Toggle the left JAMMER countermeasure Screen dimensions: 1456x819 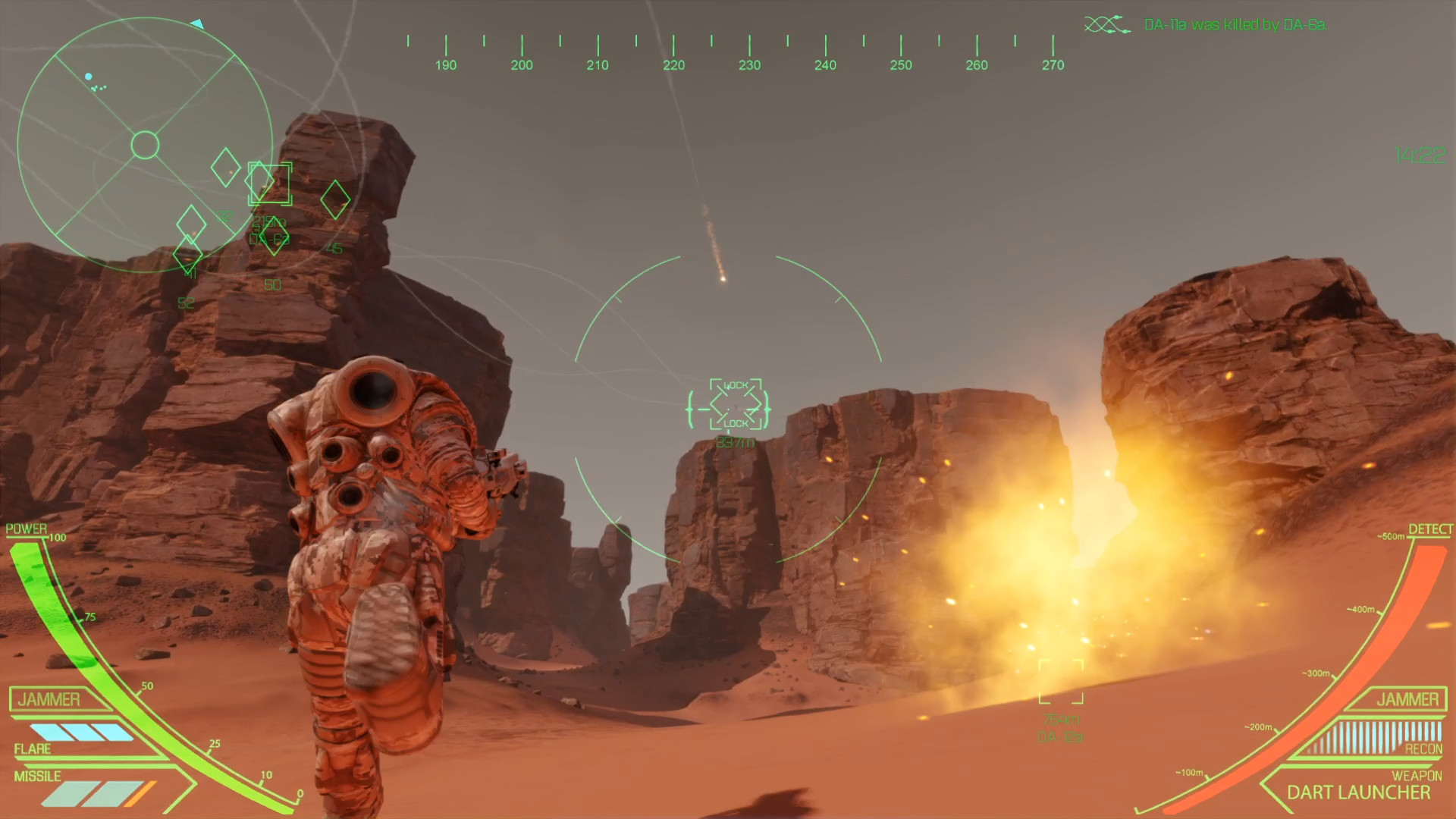pos(48,699)
